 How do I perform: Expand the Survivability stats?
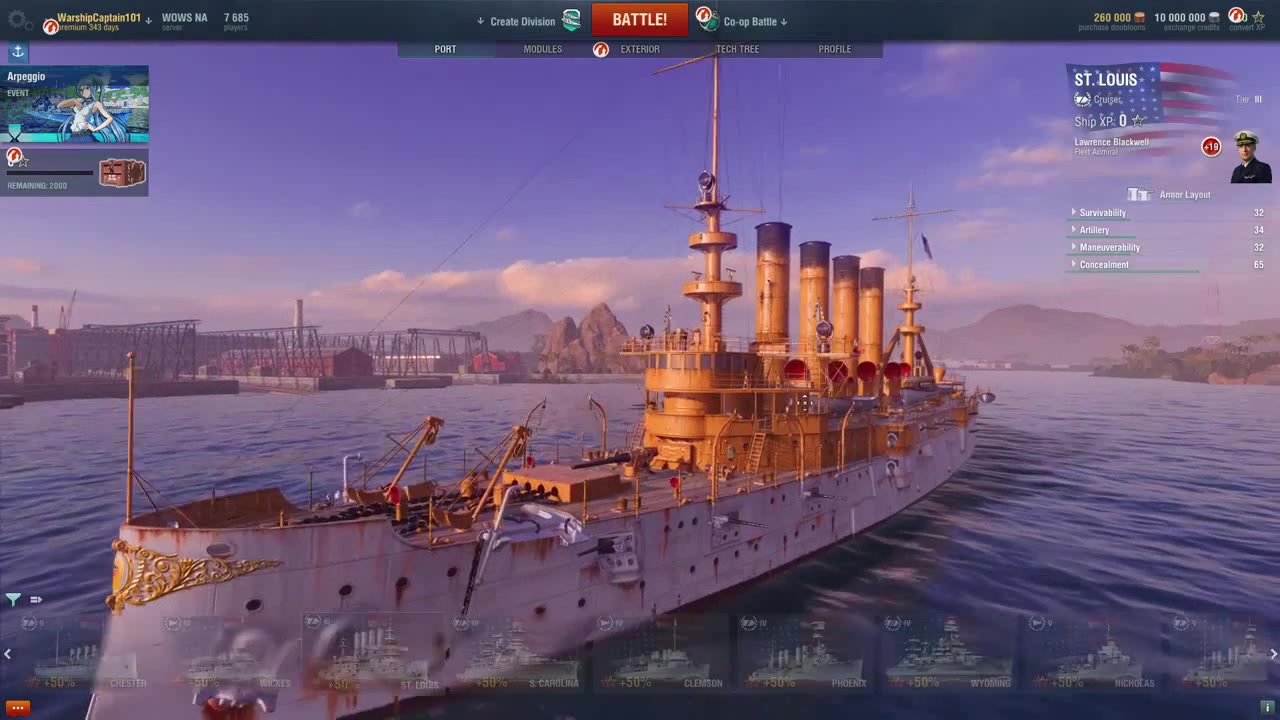click(1102, 213)
